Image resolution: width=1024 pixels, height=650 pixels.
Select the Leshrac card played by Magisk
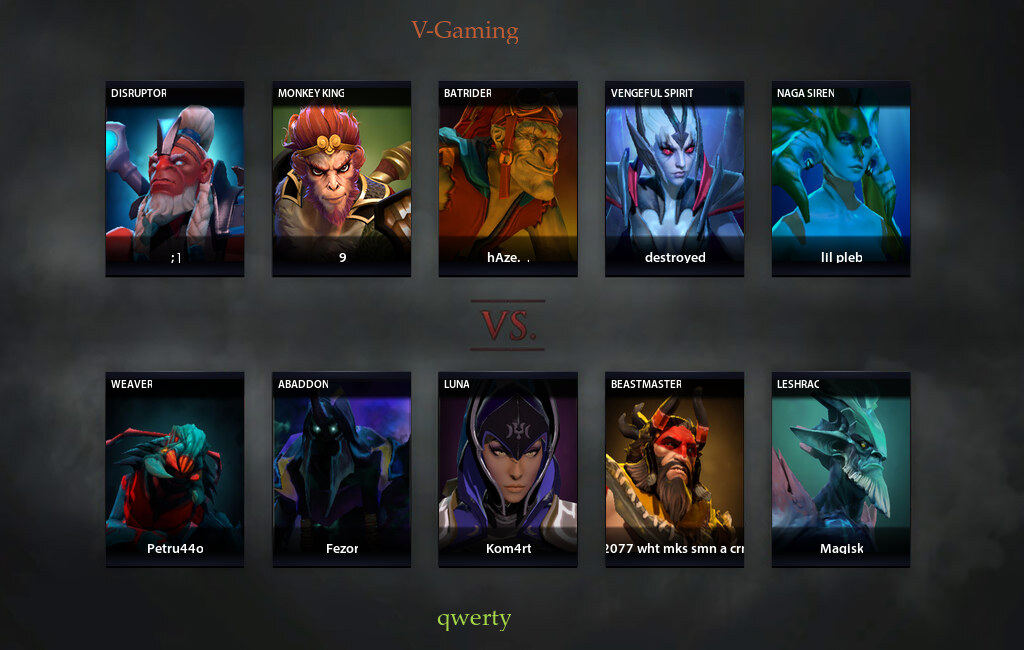(x=841, y=469)
